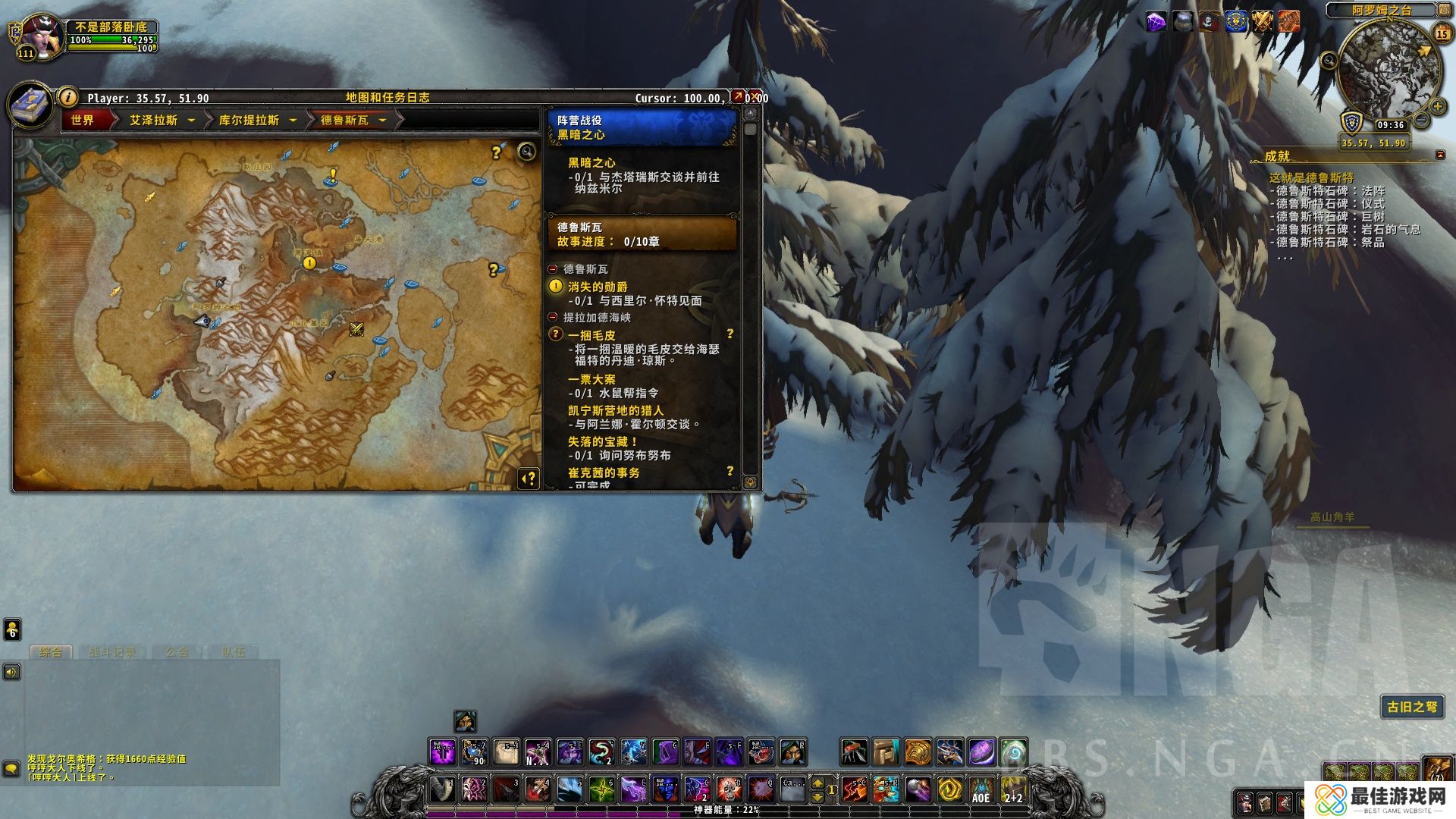Click the minimap tracking magnifier button

pos(1329,61)
